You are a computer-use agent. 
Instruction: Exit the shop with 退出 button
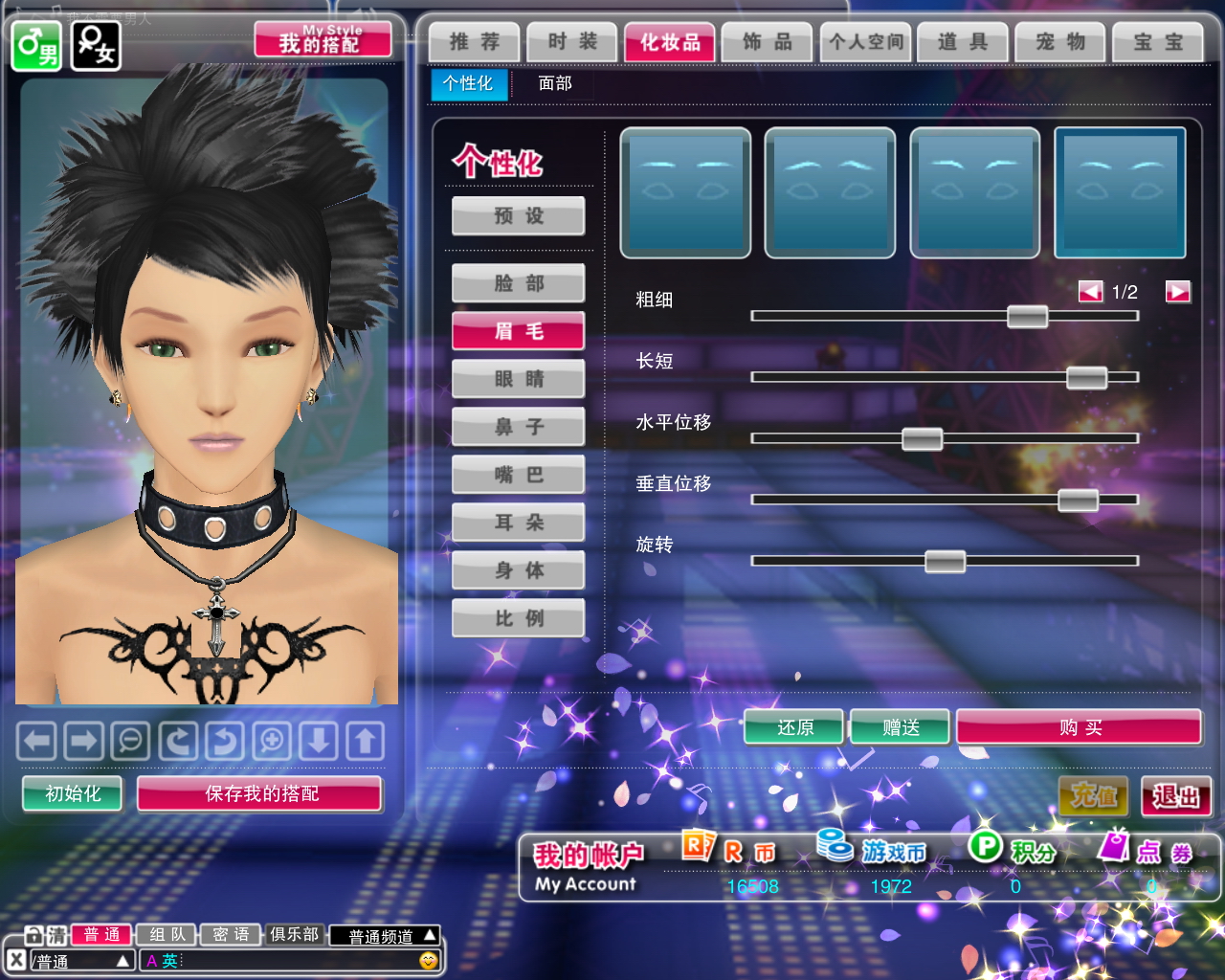(1176, 796)
